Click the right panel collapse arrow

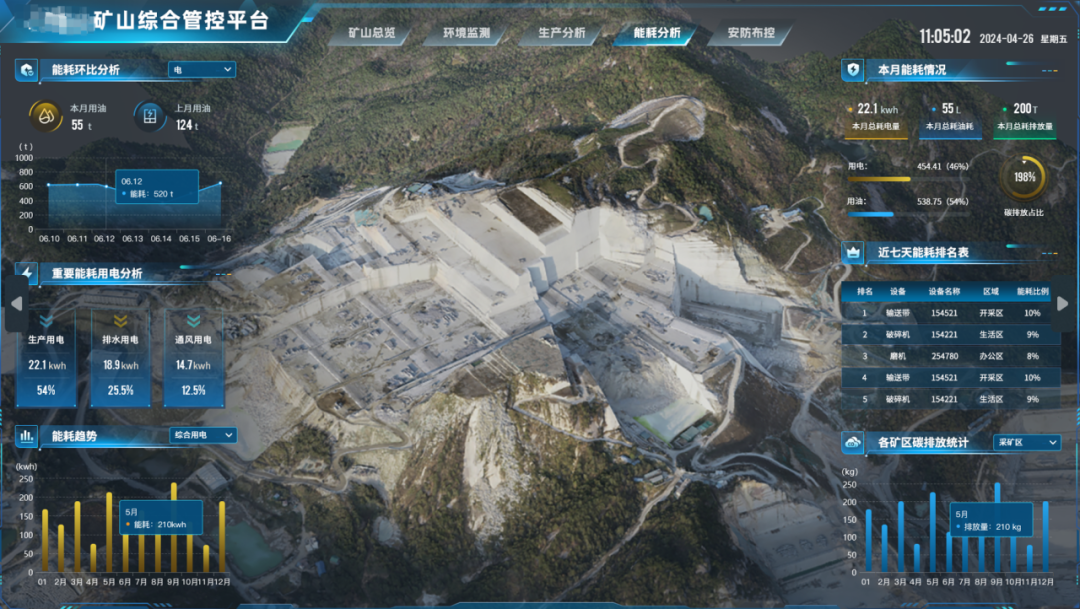pyautogui.click(x=1063, y=303)
